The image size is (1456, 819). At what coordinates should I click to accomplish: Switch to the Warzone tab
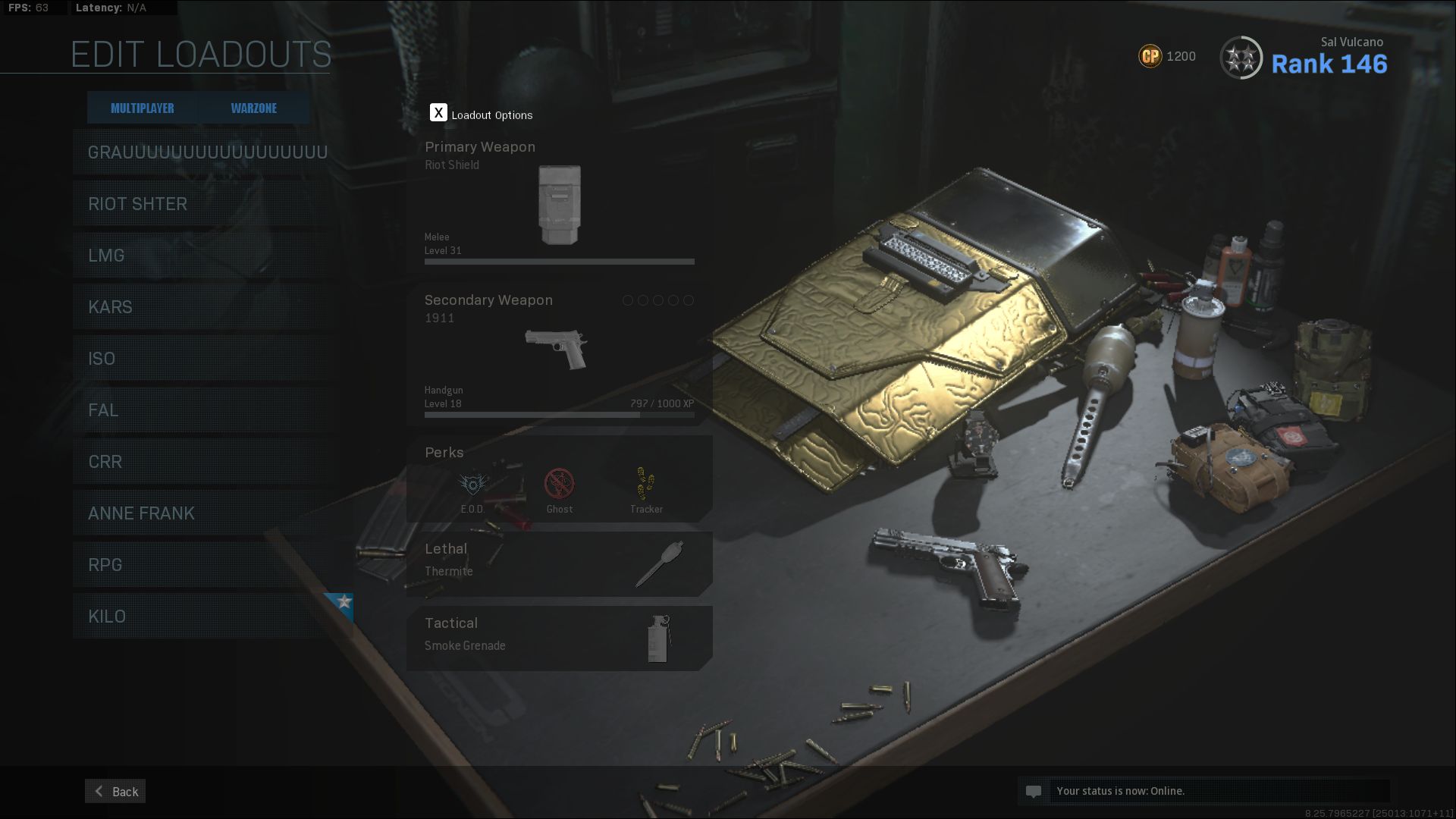pyautogui.click(x=253, y=108)
